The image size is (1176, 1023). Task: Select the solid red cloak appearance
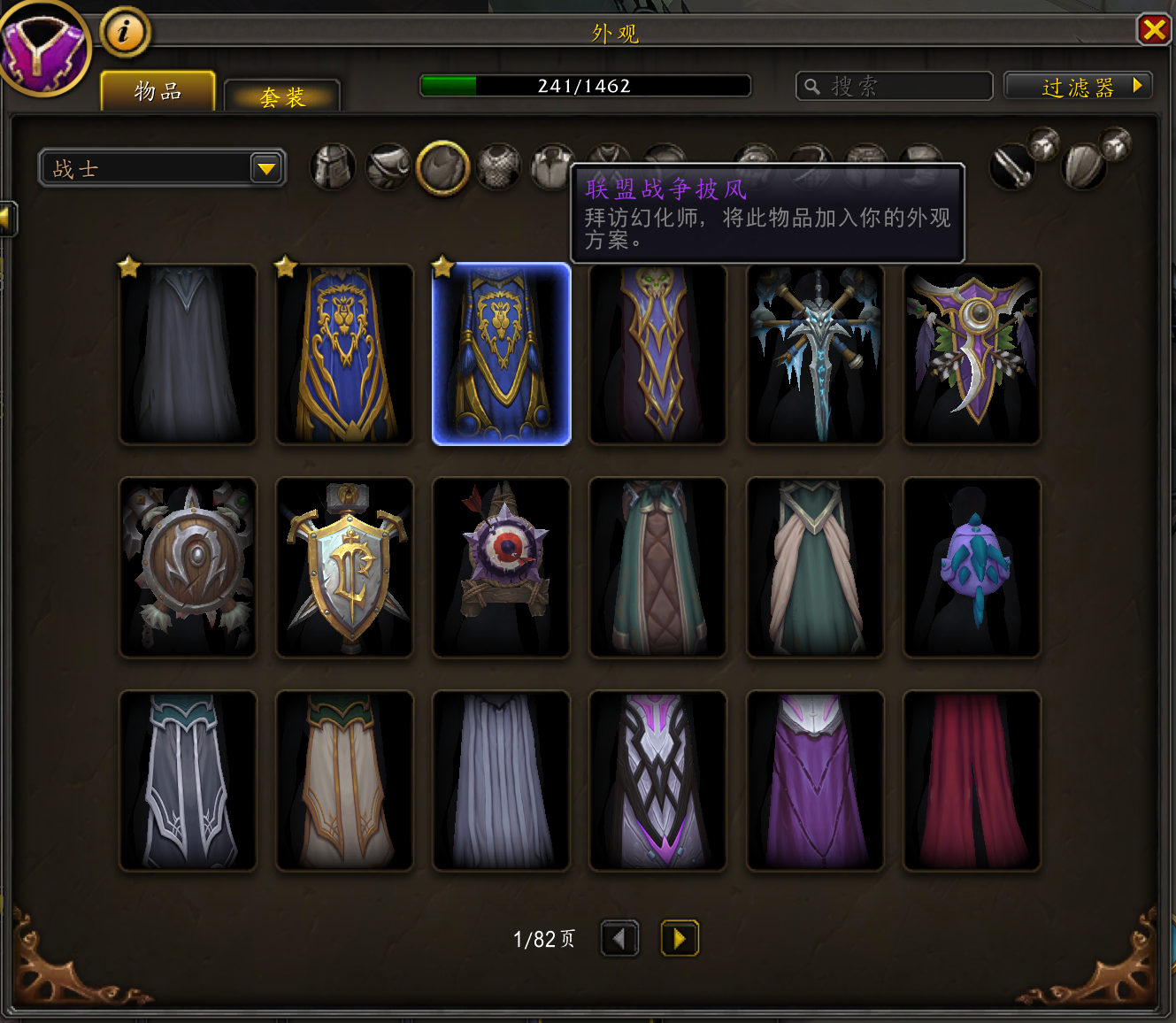tap(972, 781)
